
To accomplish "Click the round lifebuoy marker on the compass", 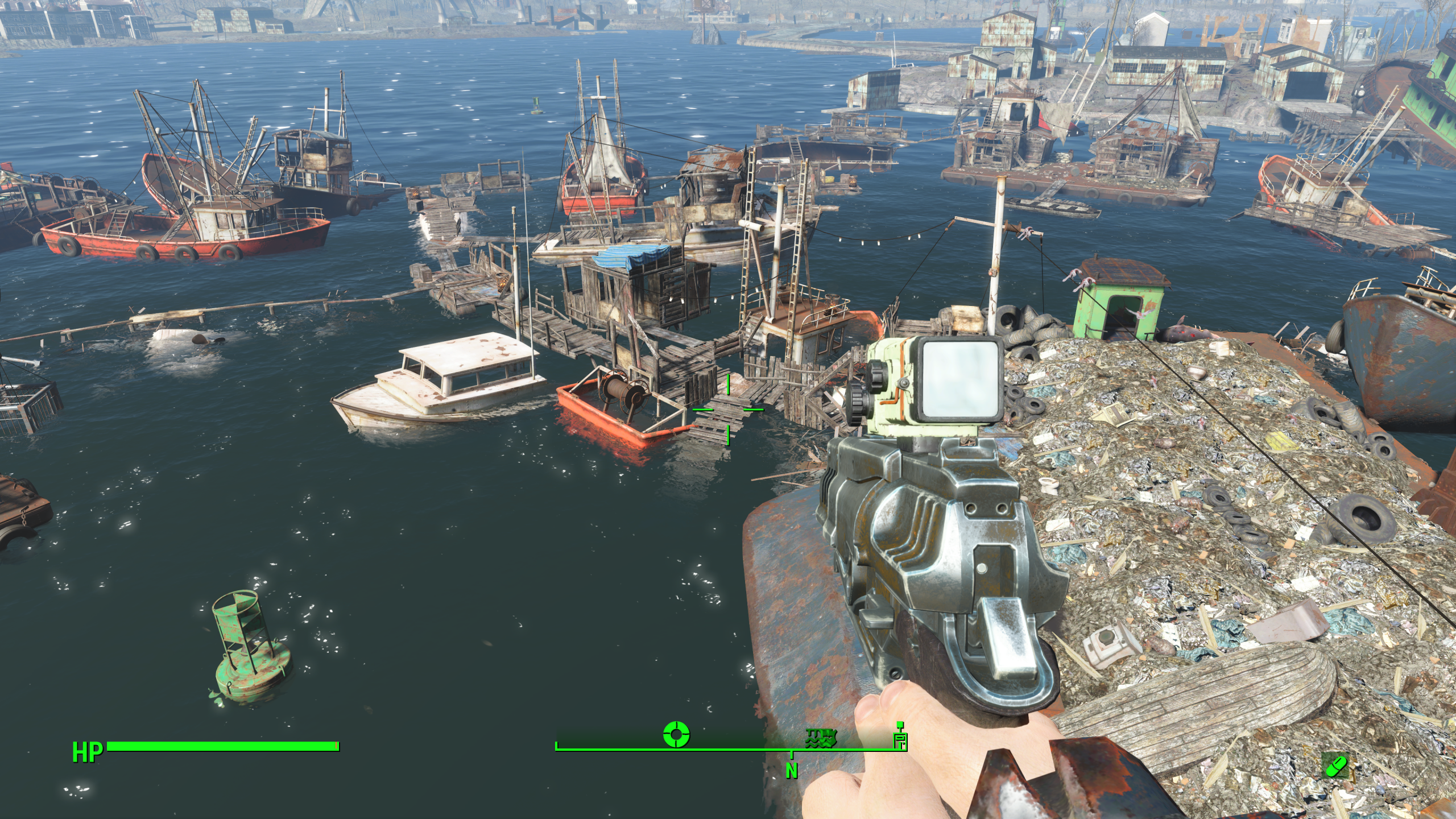I will [676, 734].
